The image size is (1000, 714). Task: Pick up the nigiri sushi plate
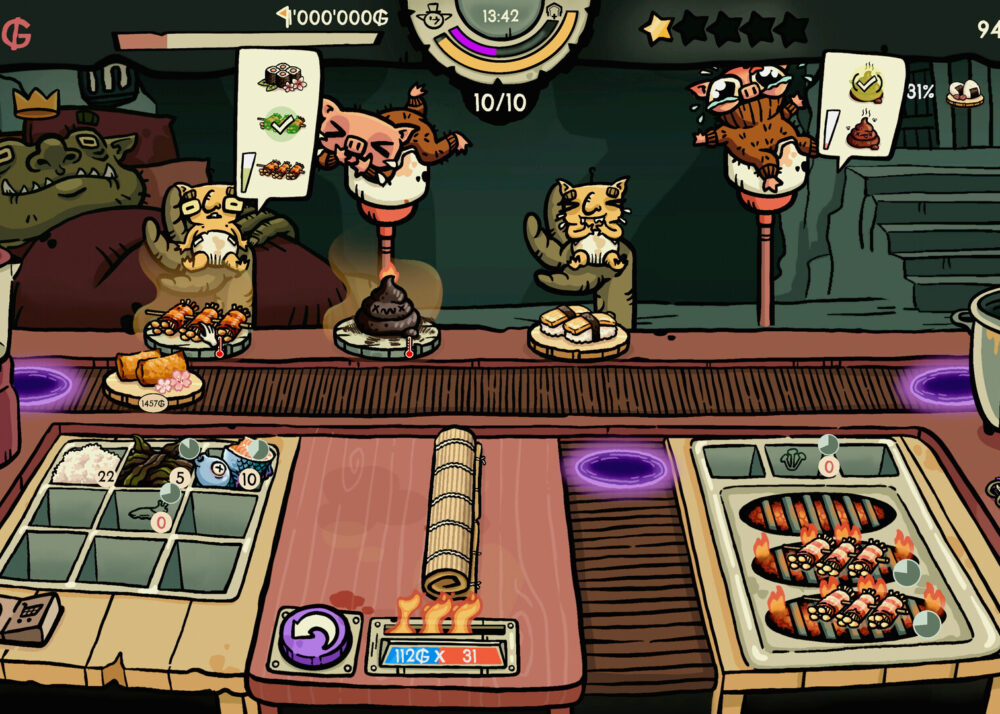tap(578, 327)
